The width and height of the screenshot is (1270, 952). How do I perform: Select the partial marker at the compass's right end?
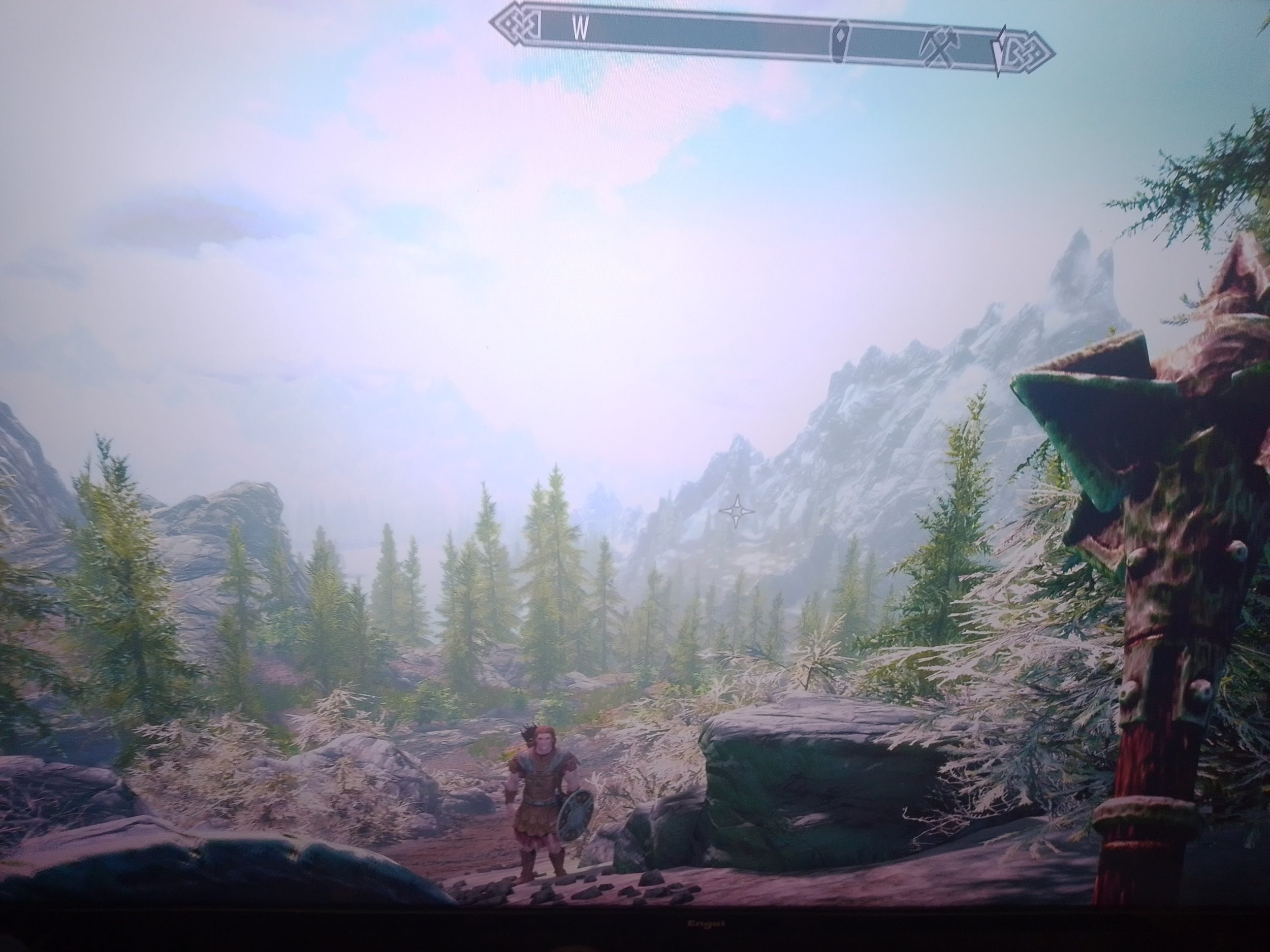click(1000, 53)
